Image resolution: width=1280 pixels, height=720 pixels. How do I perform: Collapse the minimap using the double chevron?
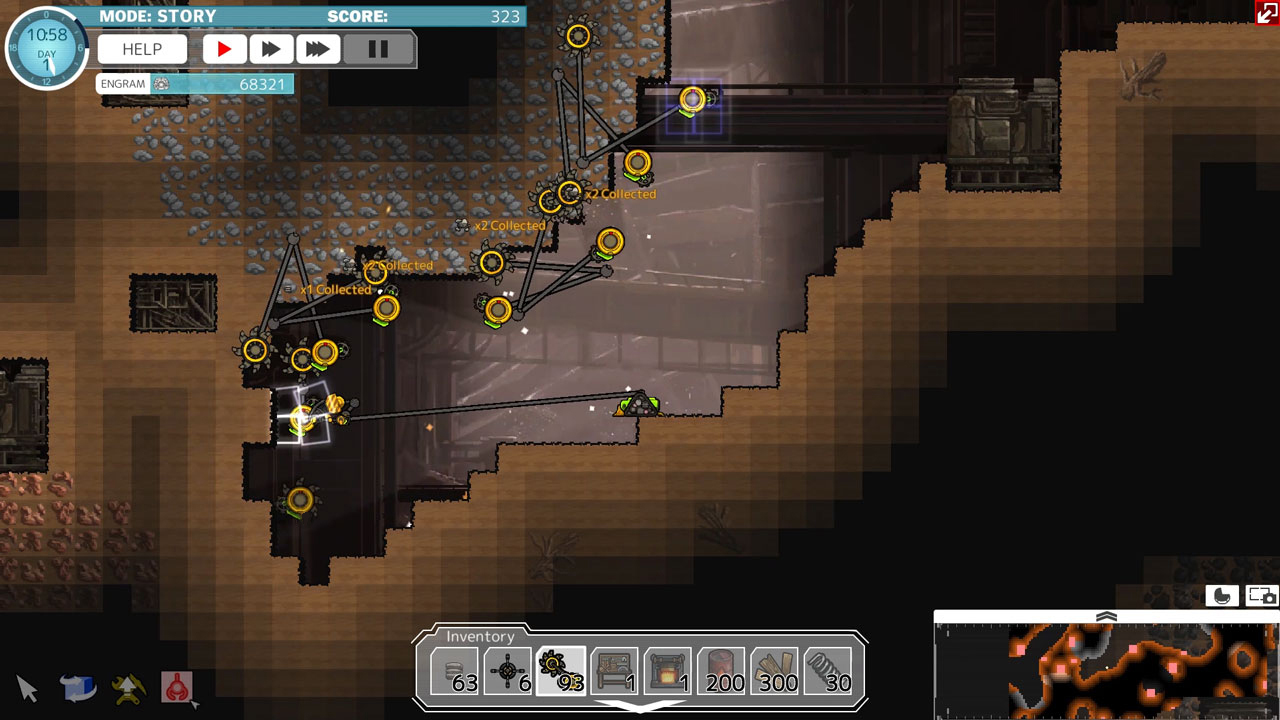[x=1107, y=617]
